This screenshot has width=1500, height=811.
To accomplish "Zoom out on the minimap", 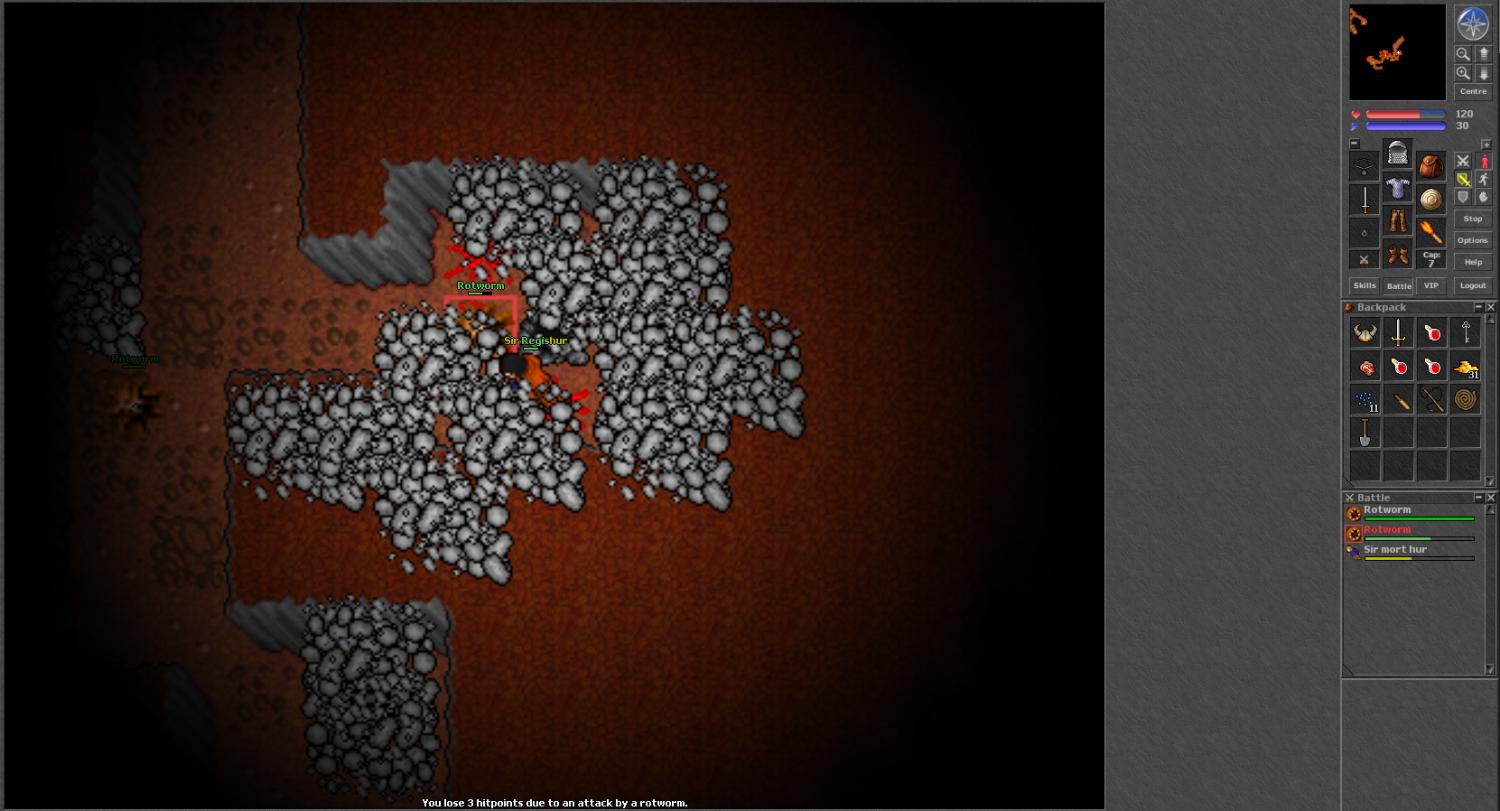I will 1463,54.
